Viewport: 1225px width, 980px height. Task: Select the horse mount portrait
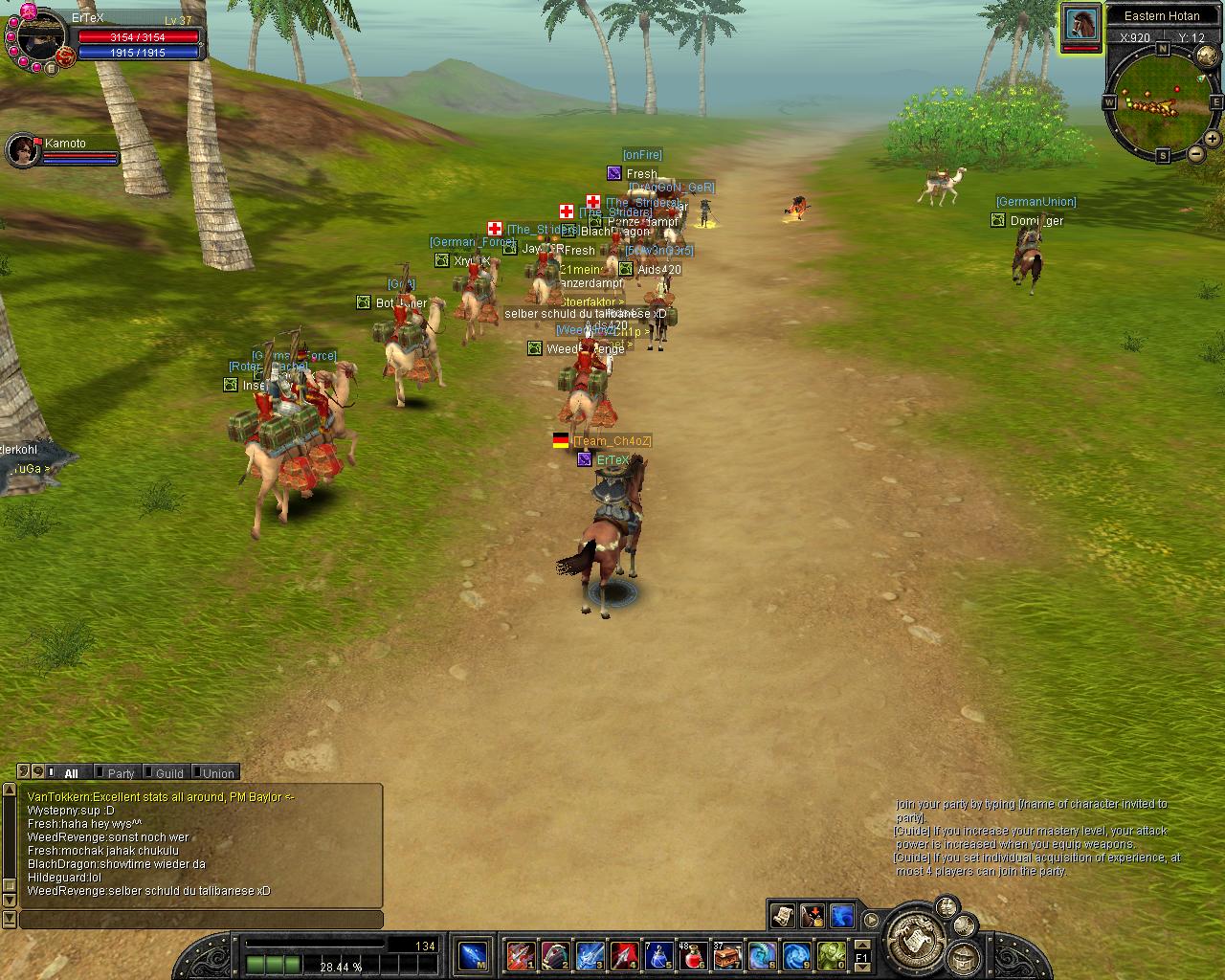[1080, 25]
